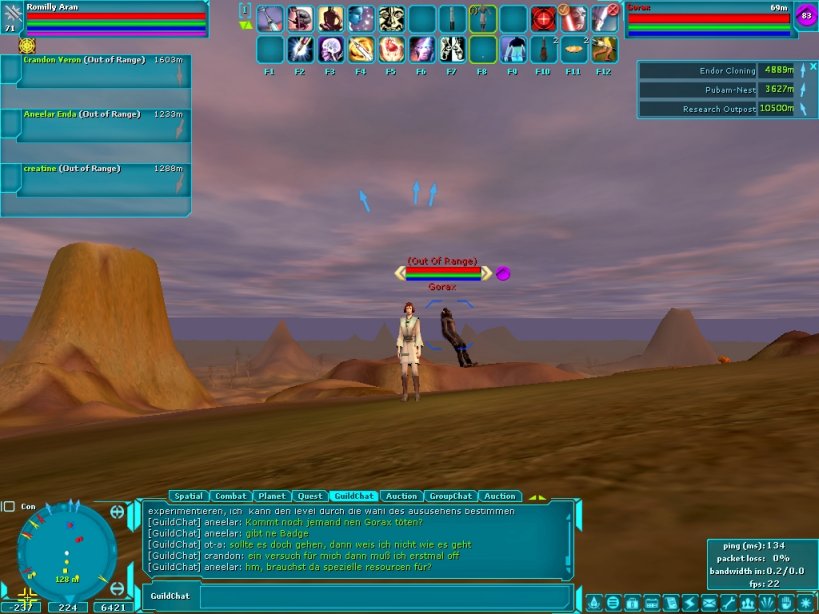
Task: Target group member creatine
Action: [95, 179]
